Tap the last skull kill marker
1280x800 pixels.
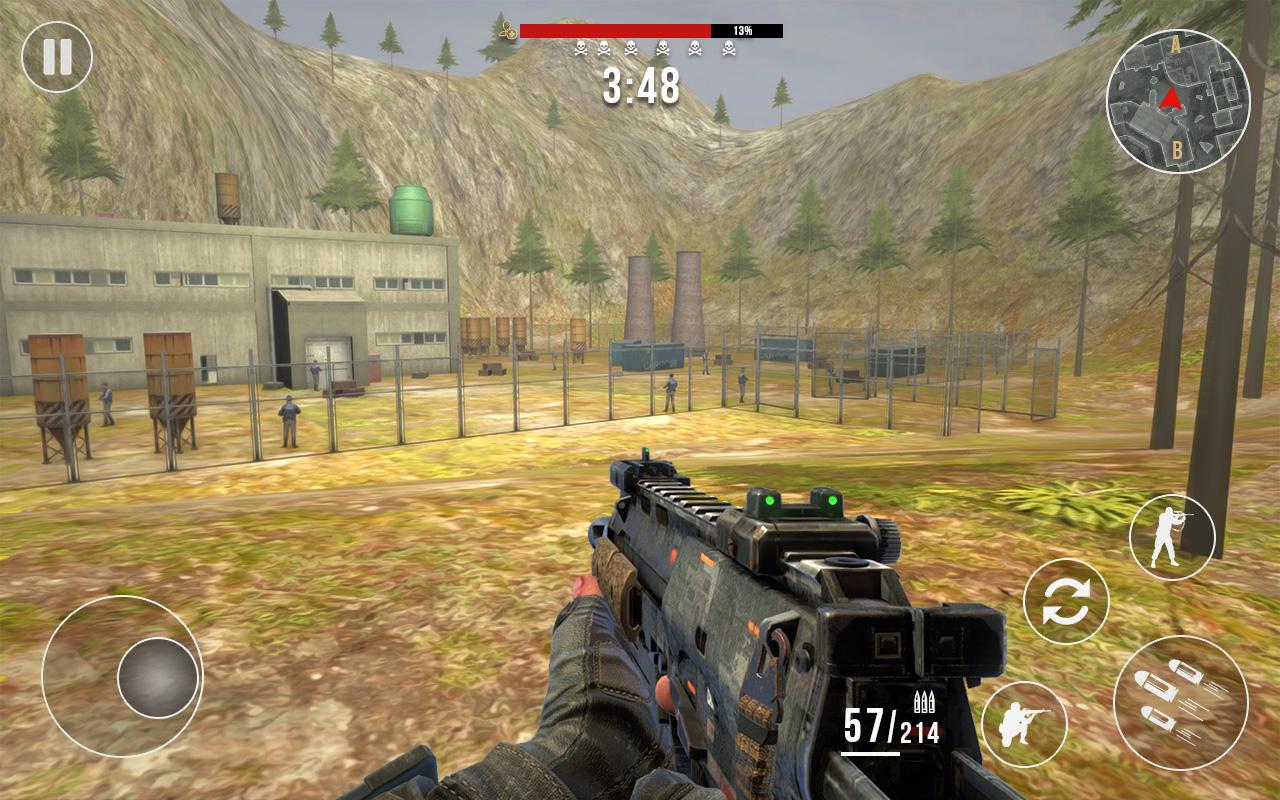(729, 48)
